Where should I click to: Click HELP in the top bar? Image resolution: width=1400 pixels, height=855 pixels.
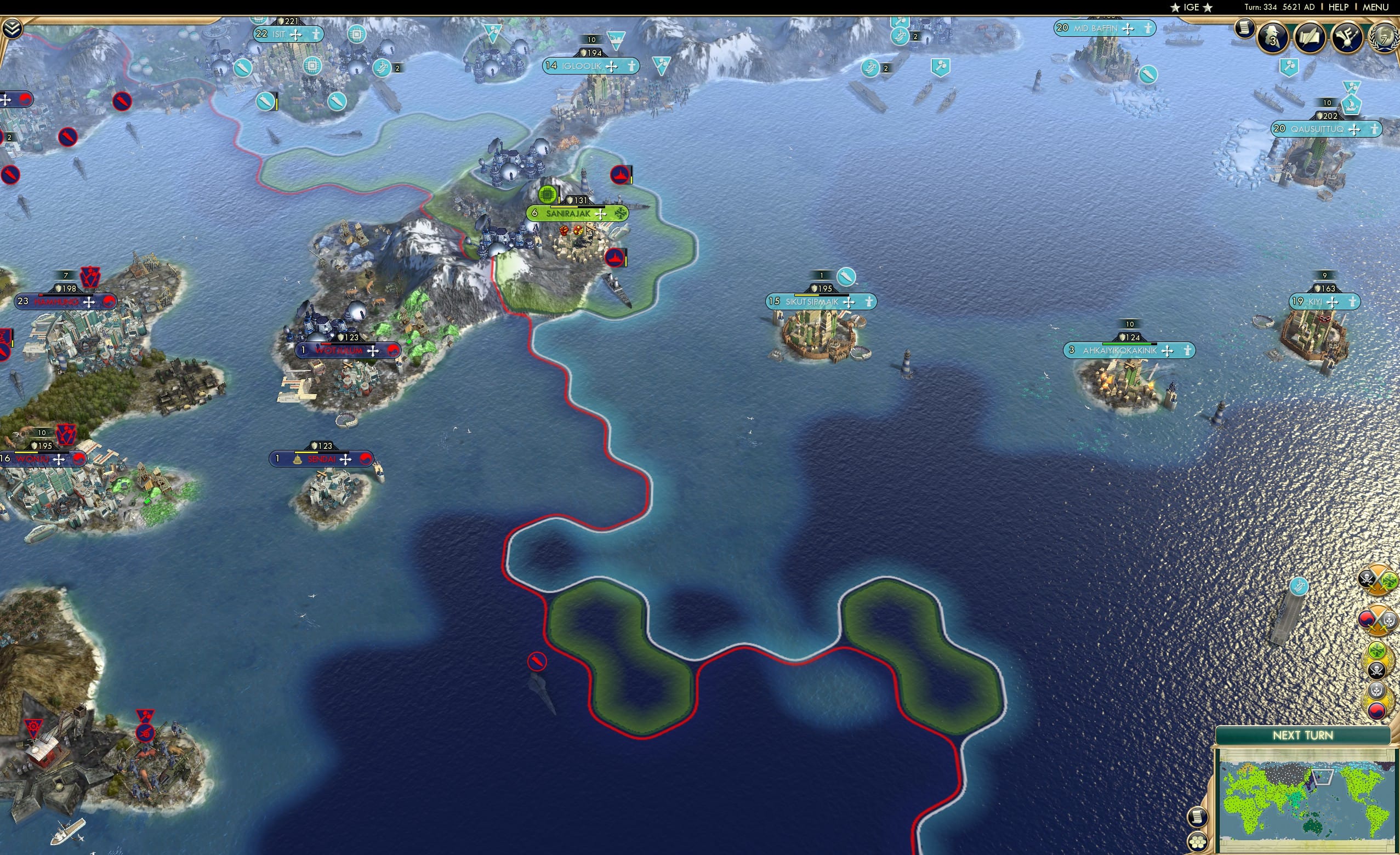pyautogui.click(x=1339, y=7)
